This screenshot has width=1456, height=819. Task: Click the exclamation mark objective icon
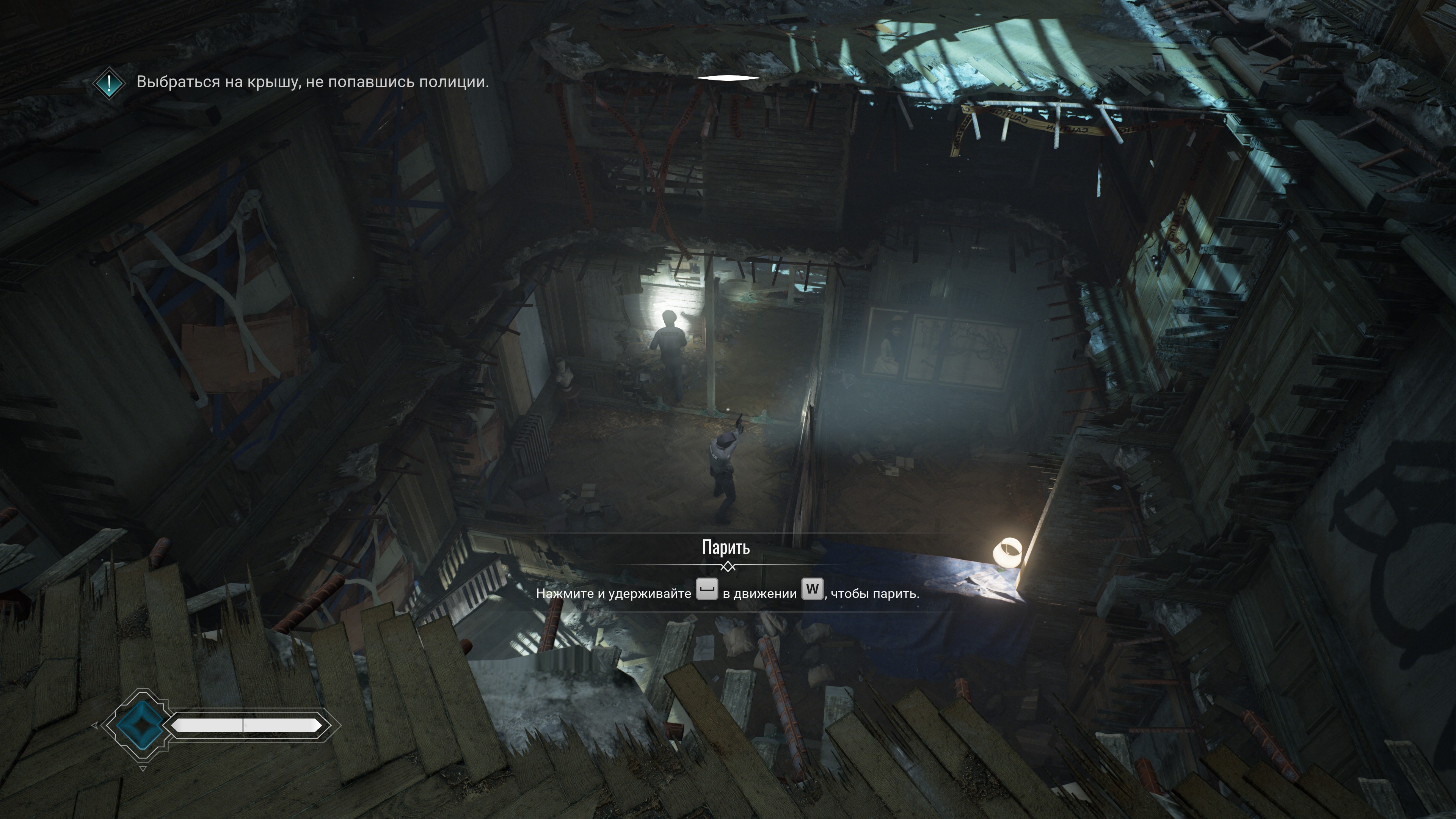tap(109, 83)
